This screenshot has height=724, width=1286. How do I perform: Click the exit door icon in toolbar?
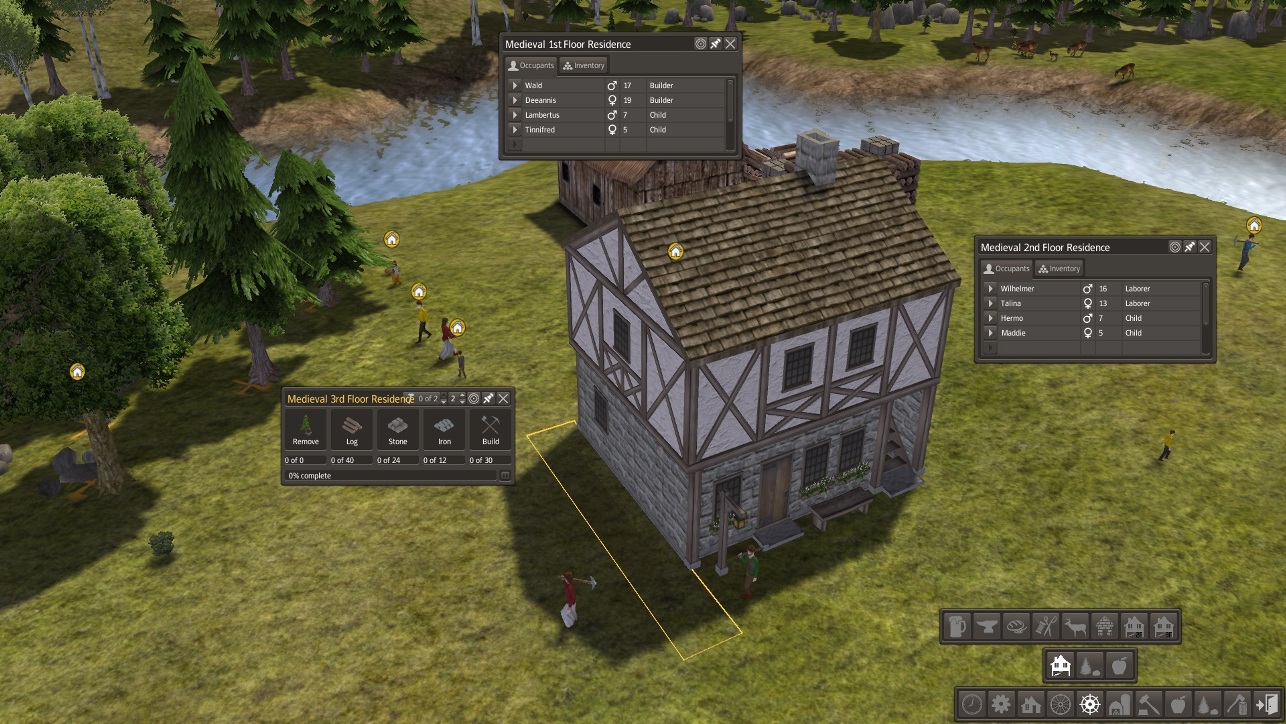pyautogui.click(x=1266, y=704)
